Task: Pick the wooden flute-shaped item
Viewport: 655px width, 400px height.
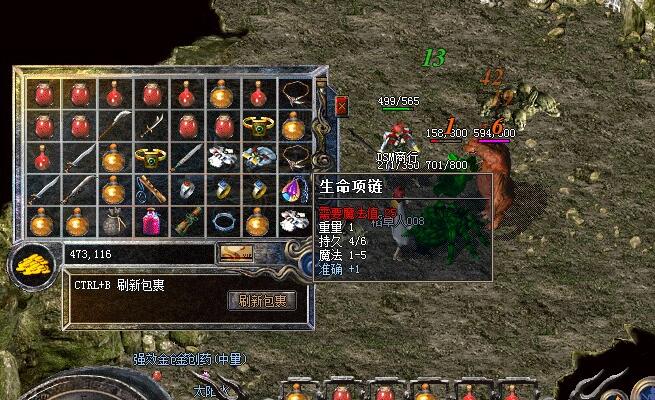Action: (149, 189)
